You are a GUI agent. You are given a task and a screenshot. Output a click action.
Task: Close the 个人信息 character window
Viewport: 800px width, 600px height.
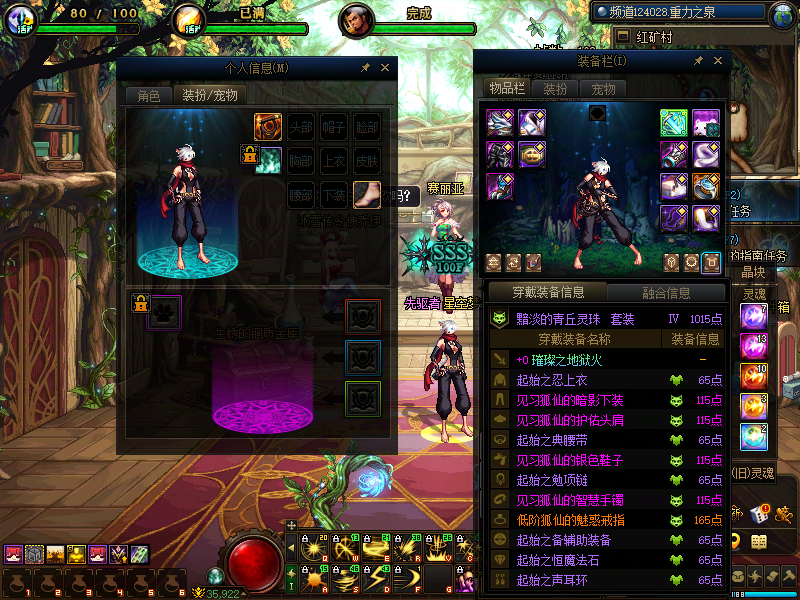[385, 68]
